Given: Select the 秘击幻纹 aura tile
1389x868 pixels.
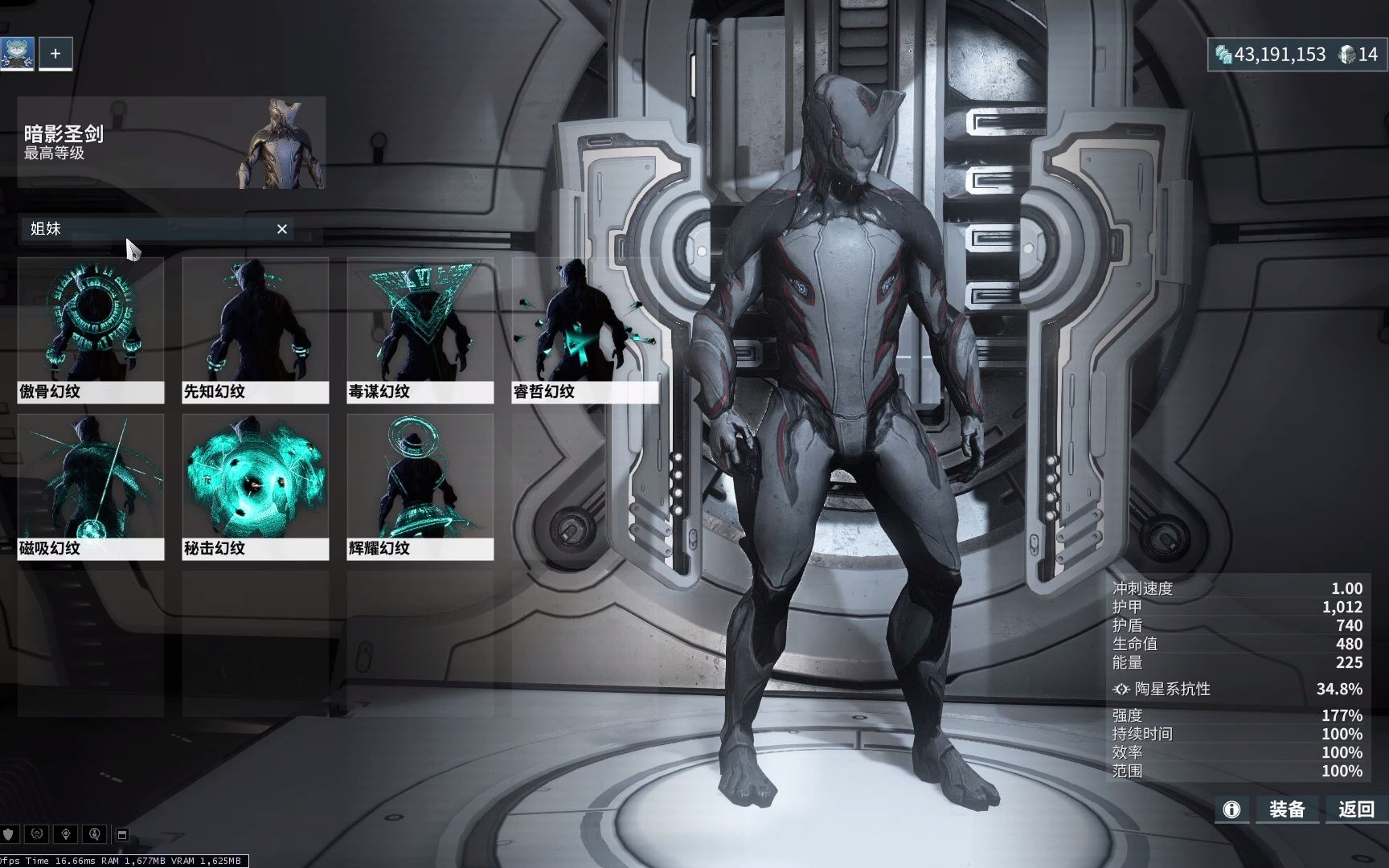Looking at the screenshot, I should pyautogui.click(x=255, y=486).
